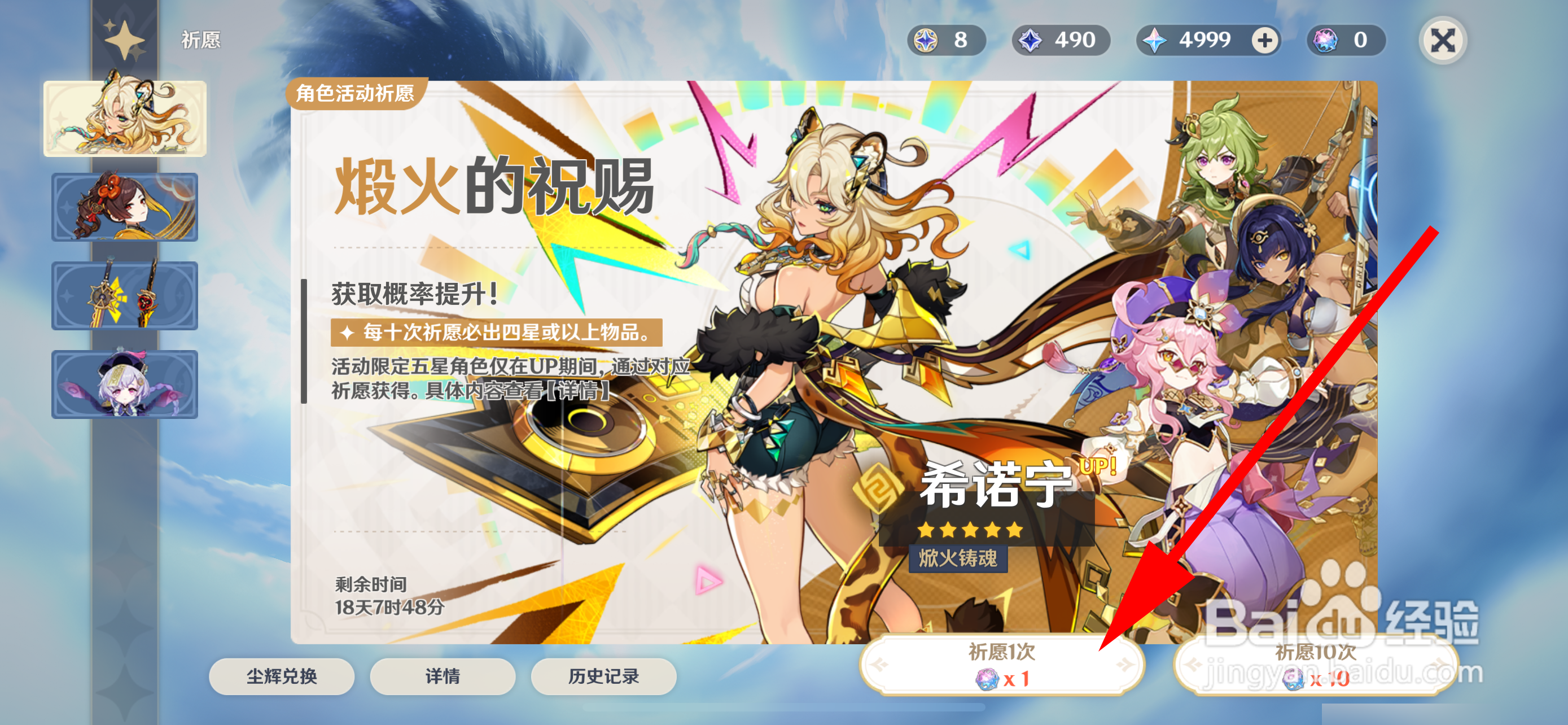Click the 焚火铸魂 title tag under 希诺宁
Screen dimensions: 1568x725
(959, 561)
